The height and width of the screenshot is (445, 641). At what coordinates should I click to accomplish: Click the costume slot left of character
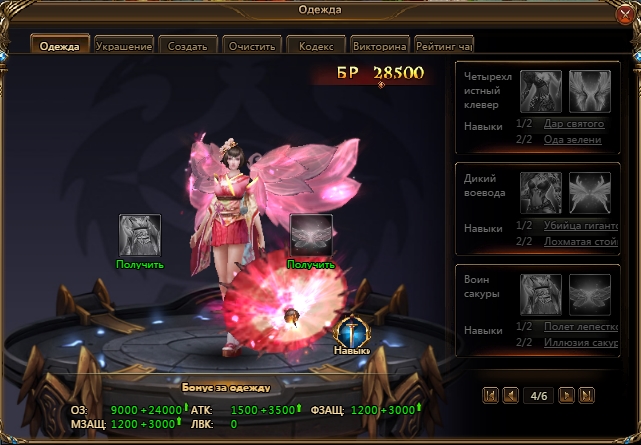139,235
